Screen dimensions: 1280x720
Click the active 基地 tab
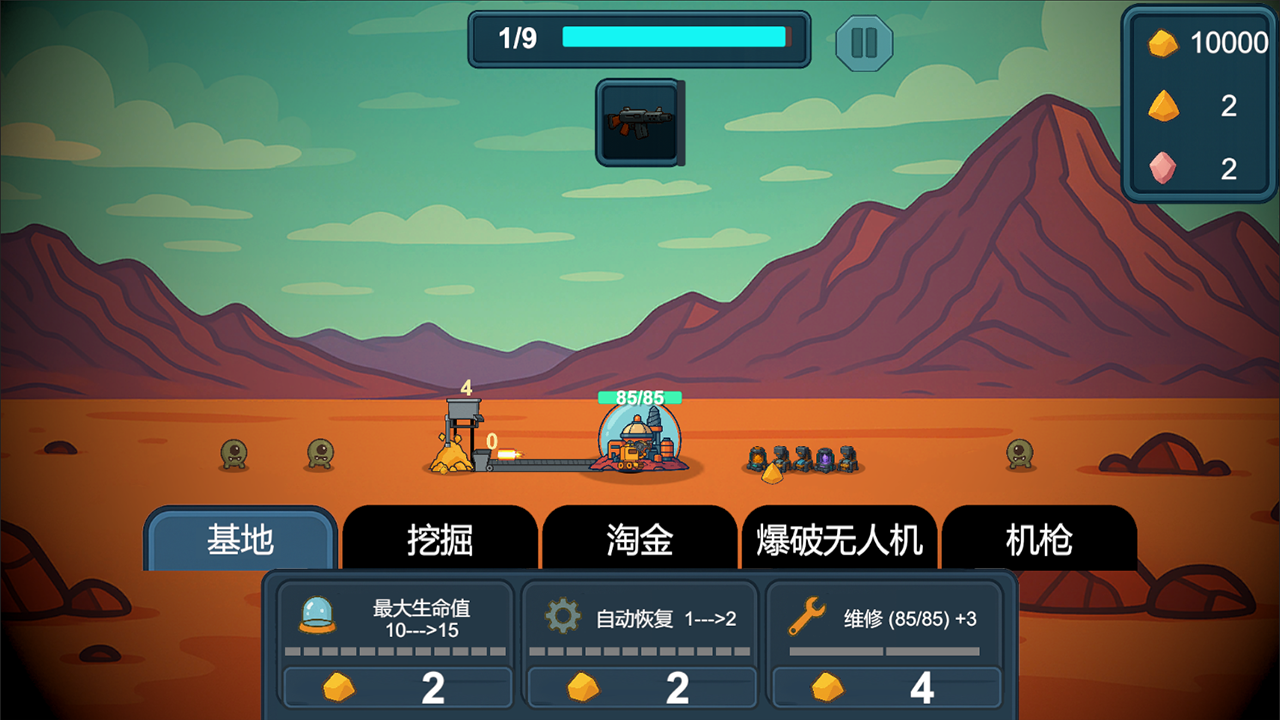(240, 539)
